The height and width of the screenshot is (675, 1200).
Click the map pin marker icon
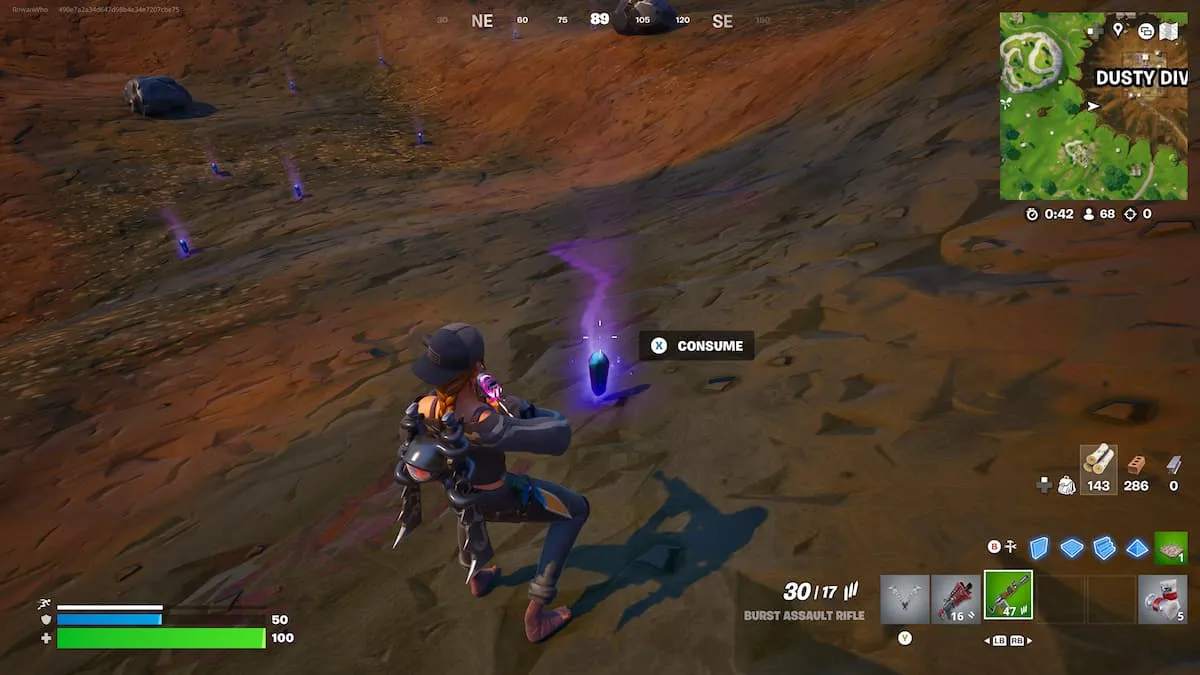1117,31
